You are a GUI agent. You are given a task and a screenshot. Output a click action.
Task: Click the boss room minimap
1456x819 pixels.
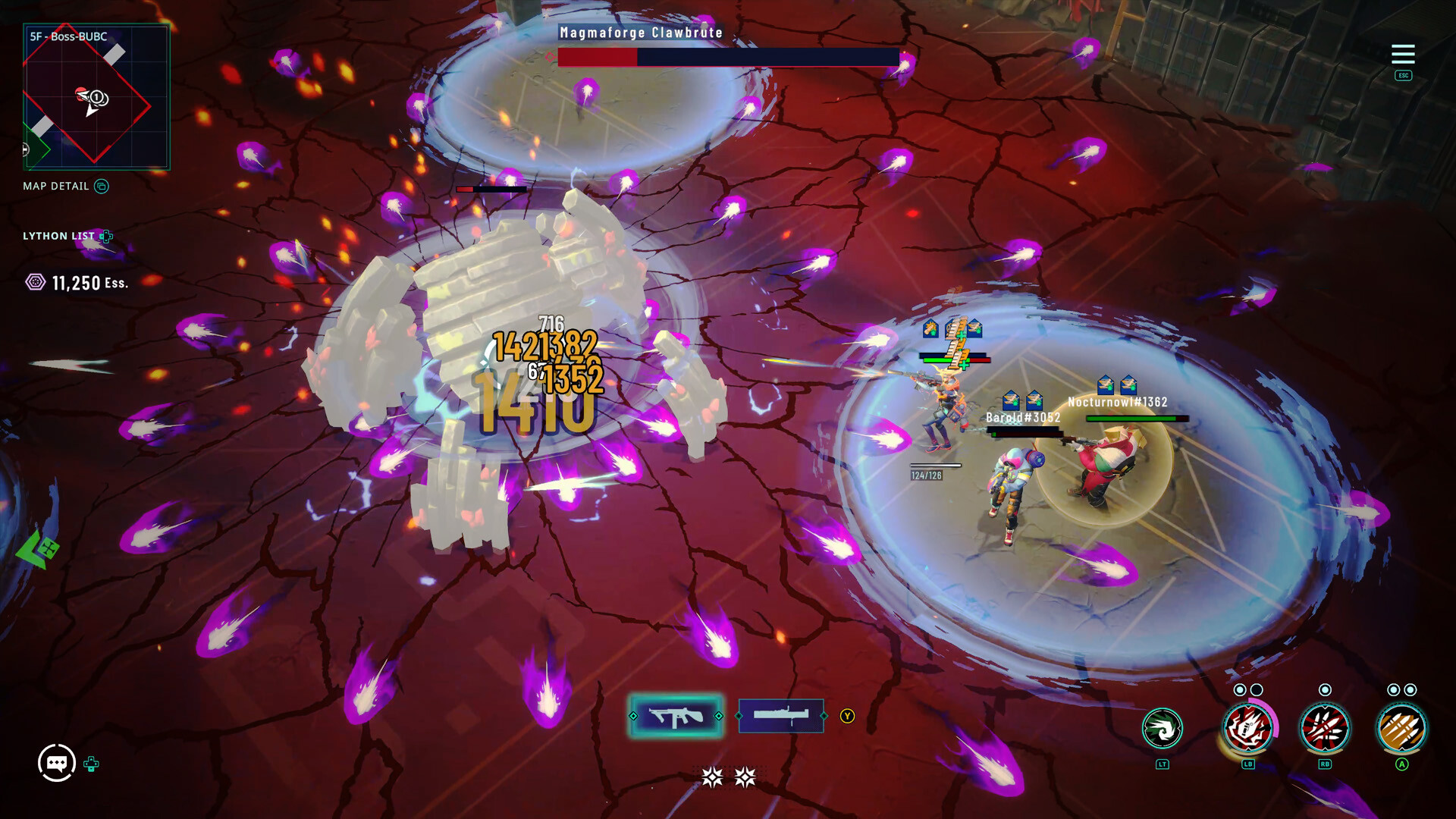[96, 96]
